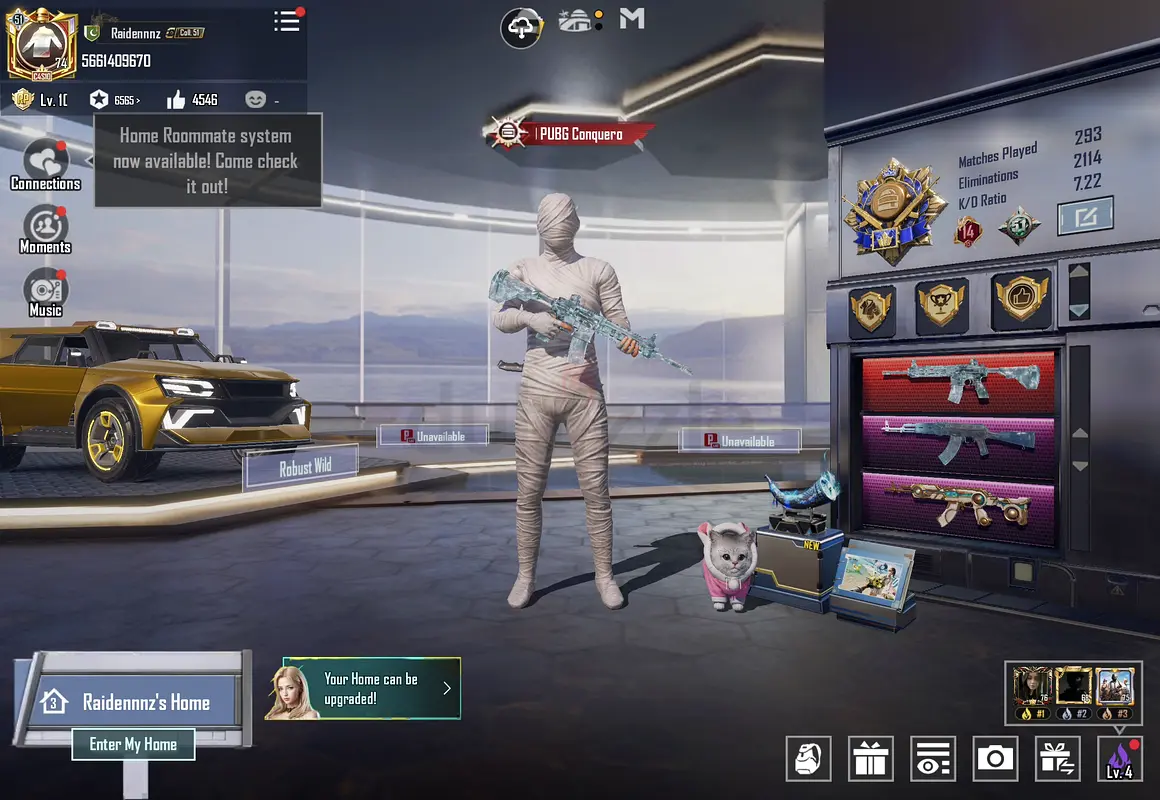Screen dimensions: 1160x800
Task: Click the Enter My Home button
Action: (133, 744)
